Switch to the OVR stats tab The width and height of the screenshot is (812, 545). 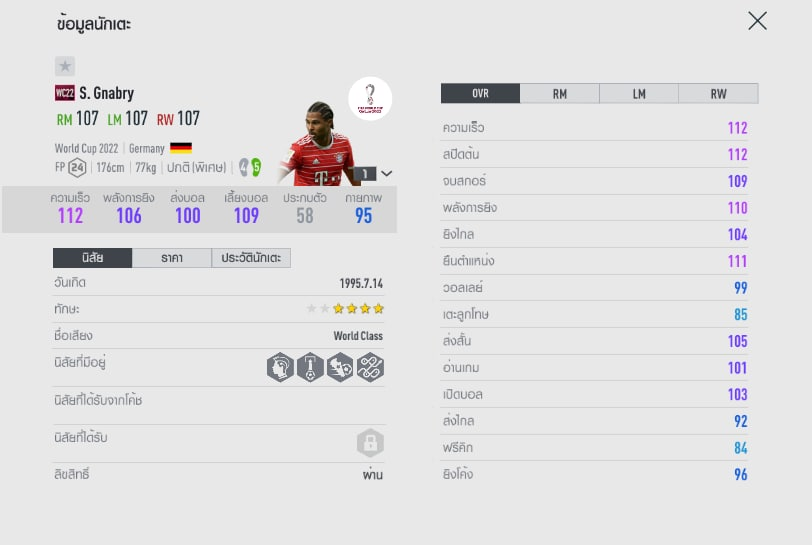[480, 93]
